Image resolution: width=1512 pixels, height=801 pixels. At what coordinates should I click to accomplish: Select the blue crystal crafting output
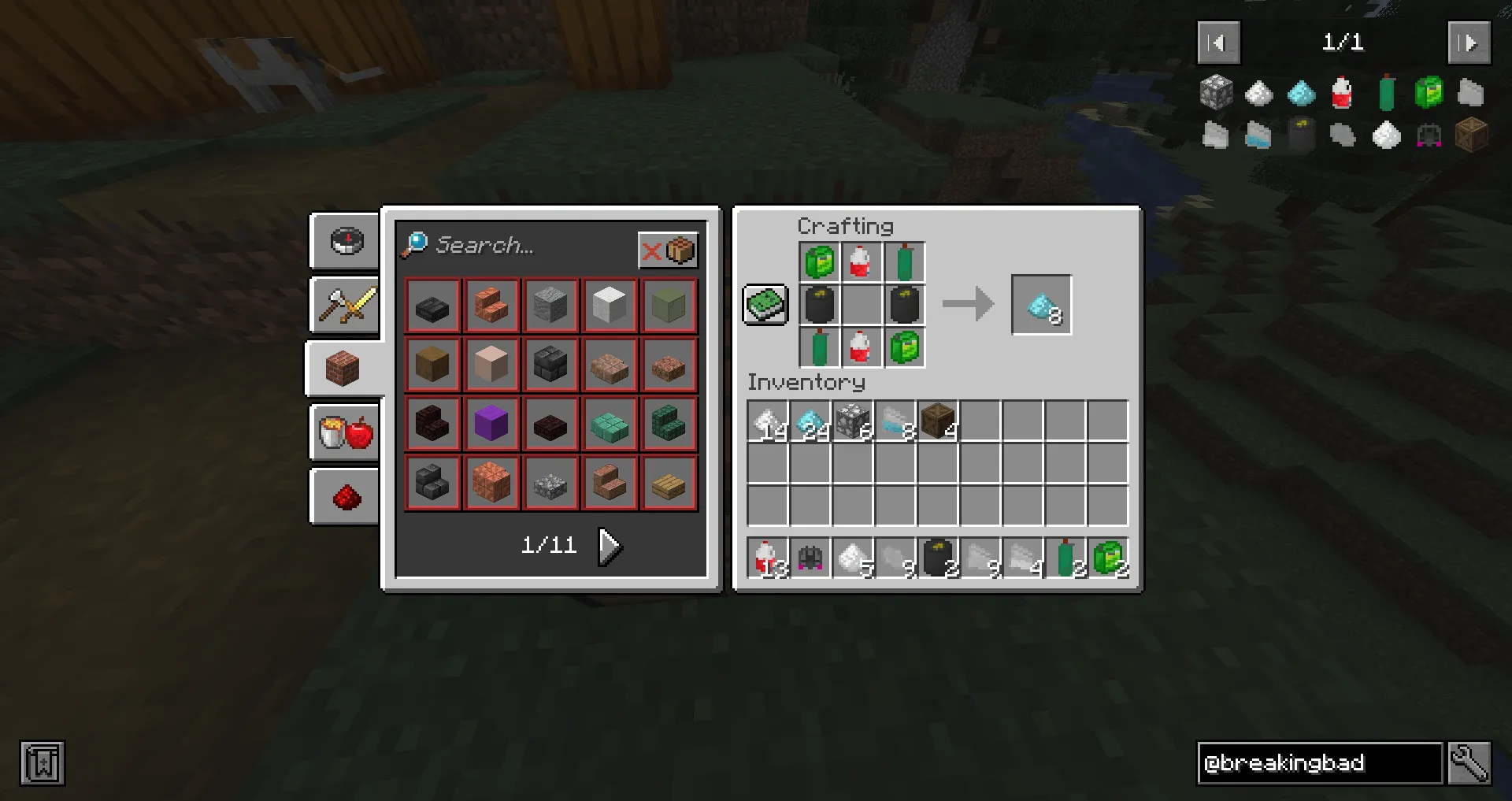point(1041,305)
